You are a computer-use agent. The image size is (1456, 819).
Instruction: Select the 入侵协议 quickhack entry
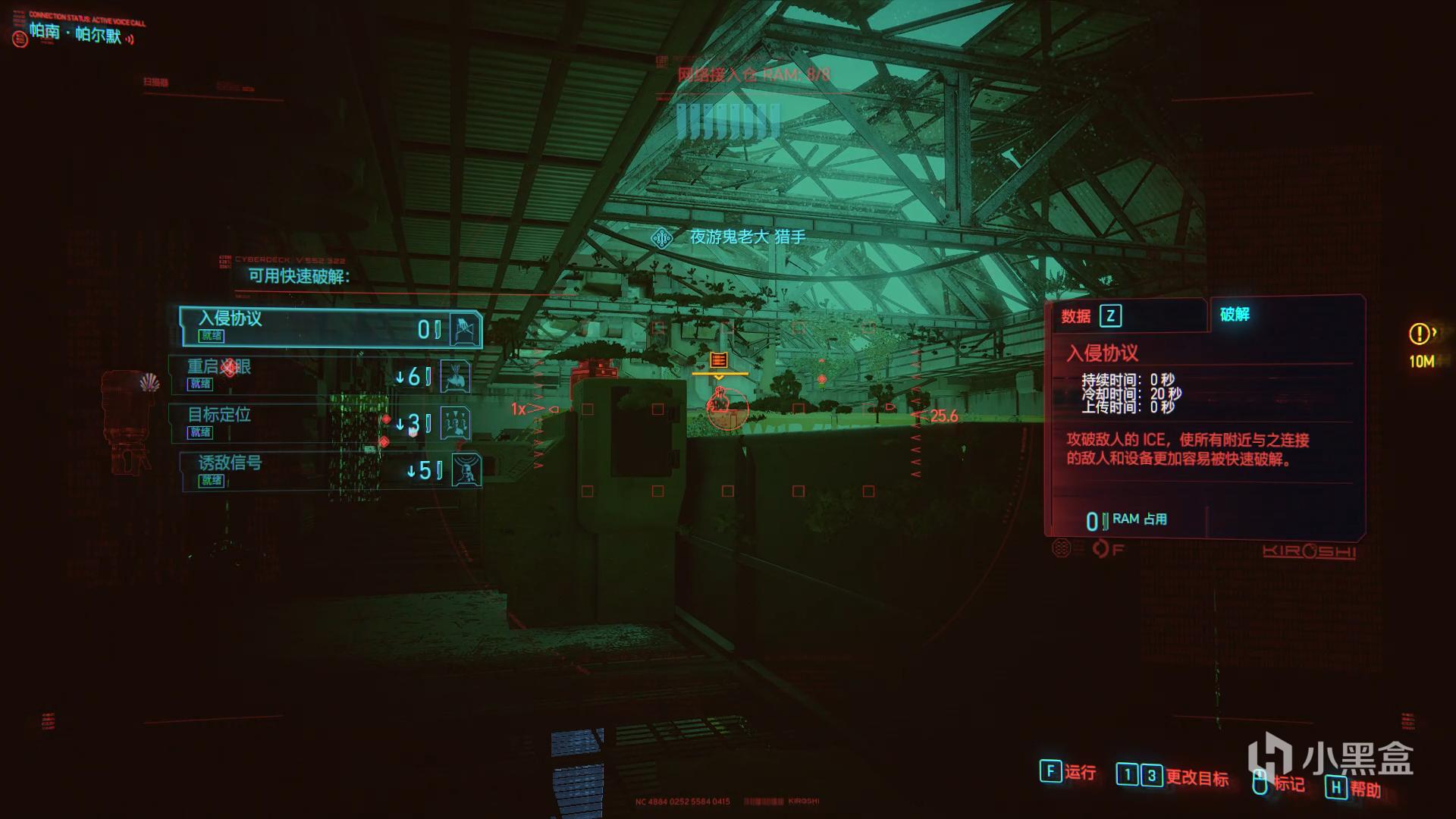coord(330,327)
